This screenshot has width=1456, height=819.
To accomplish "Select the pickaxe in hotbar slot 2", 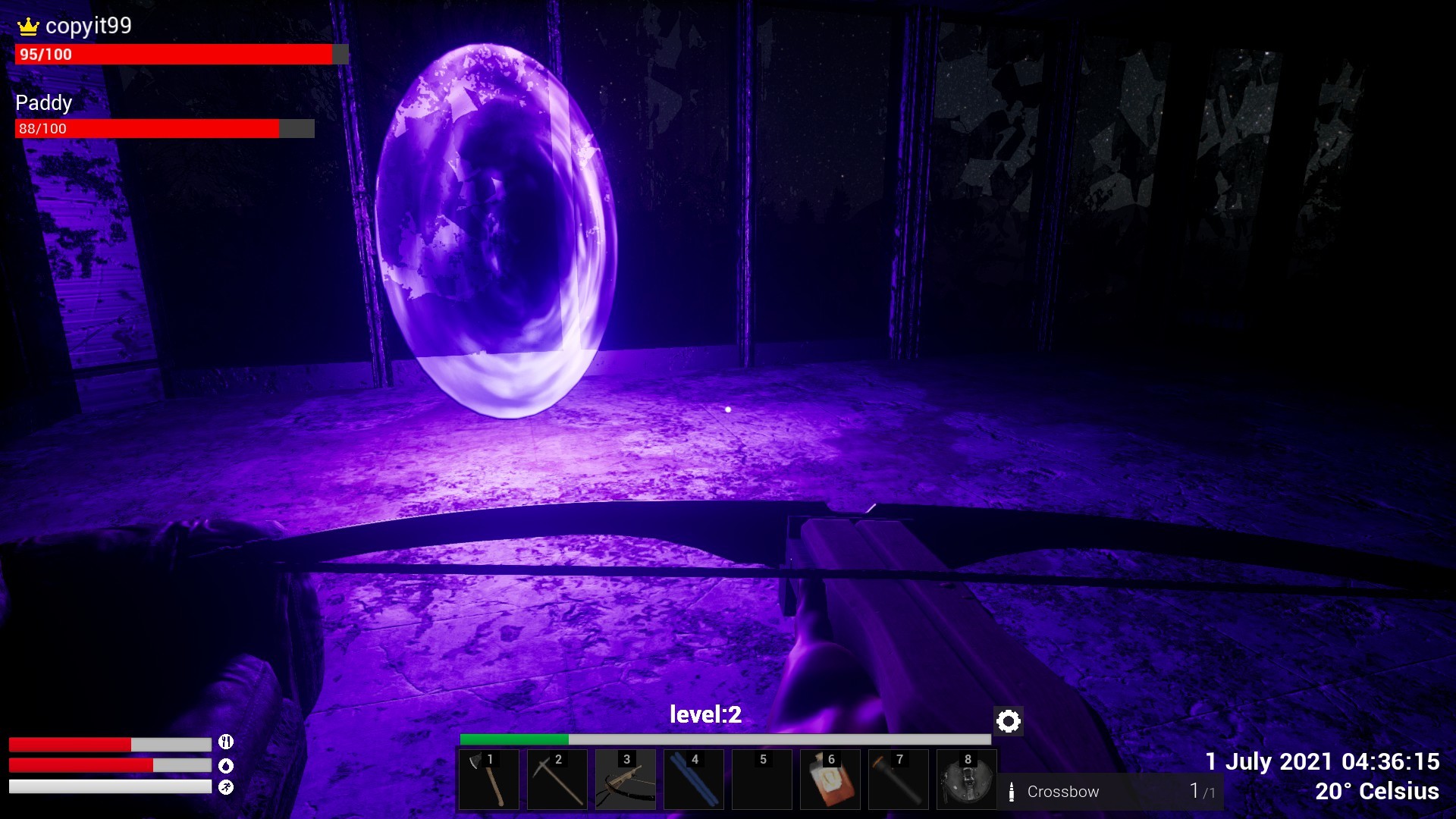I will click(x=557, y=780).
